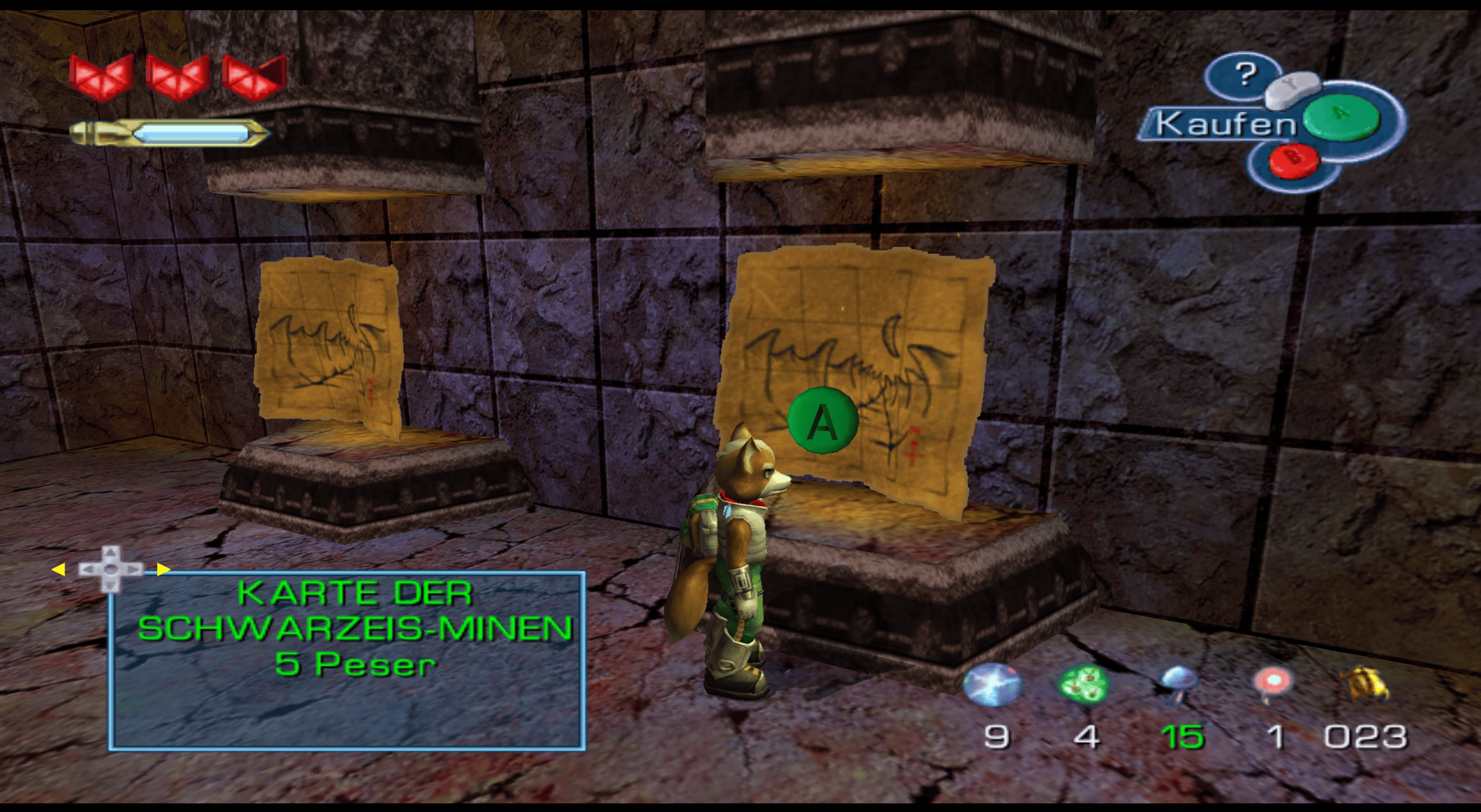Select the Karte der Schwarzeis-Minen item panel

click(x=347, y=661)
